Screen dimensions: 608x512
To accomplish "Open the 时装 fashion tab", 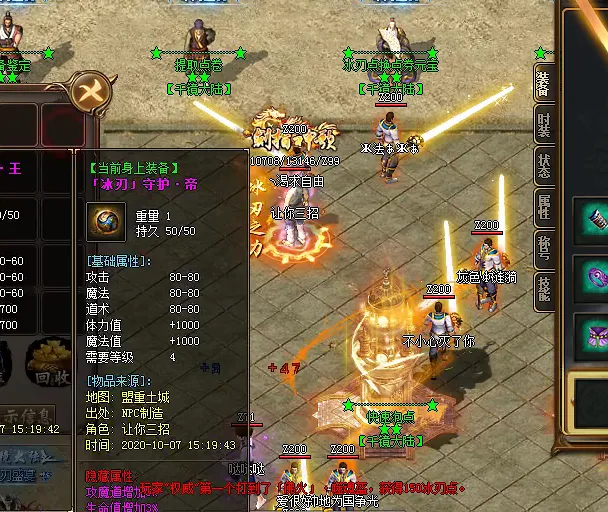I will point(543,126).
